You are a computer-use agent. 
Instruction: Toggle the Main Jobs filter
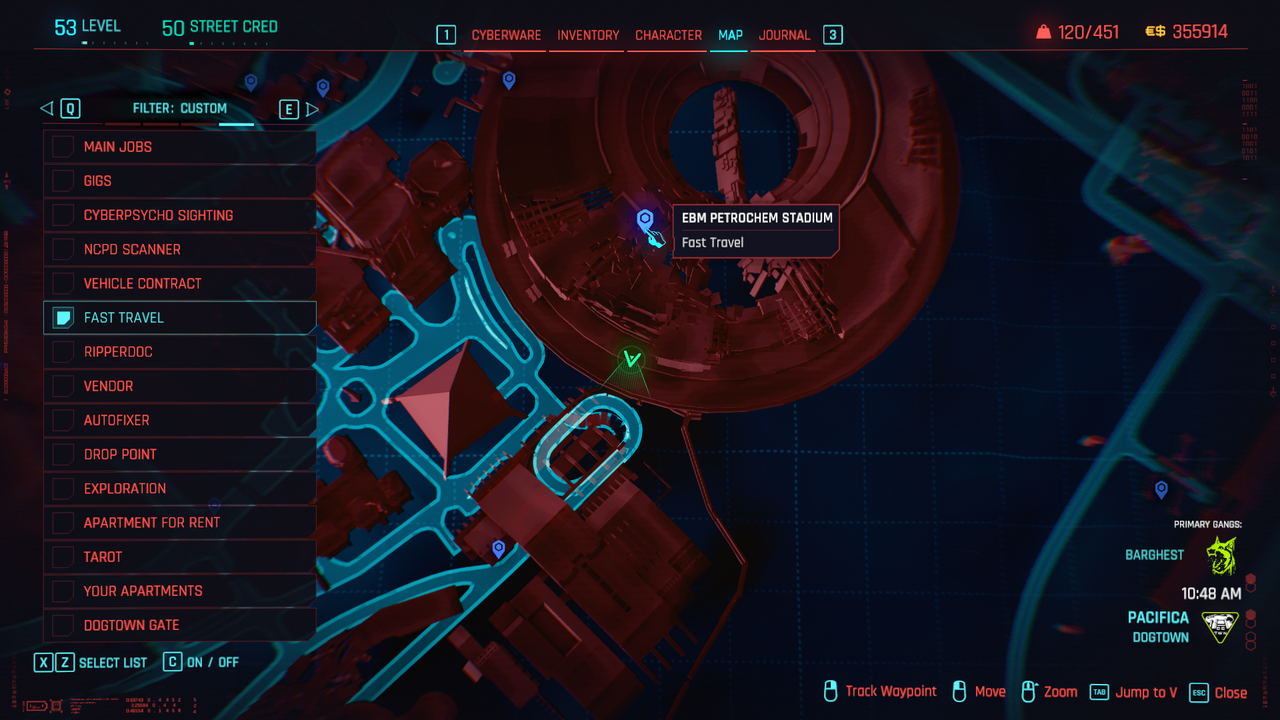click(63, 147)
